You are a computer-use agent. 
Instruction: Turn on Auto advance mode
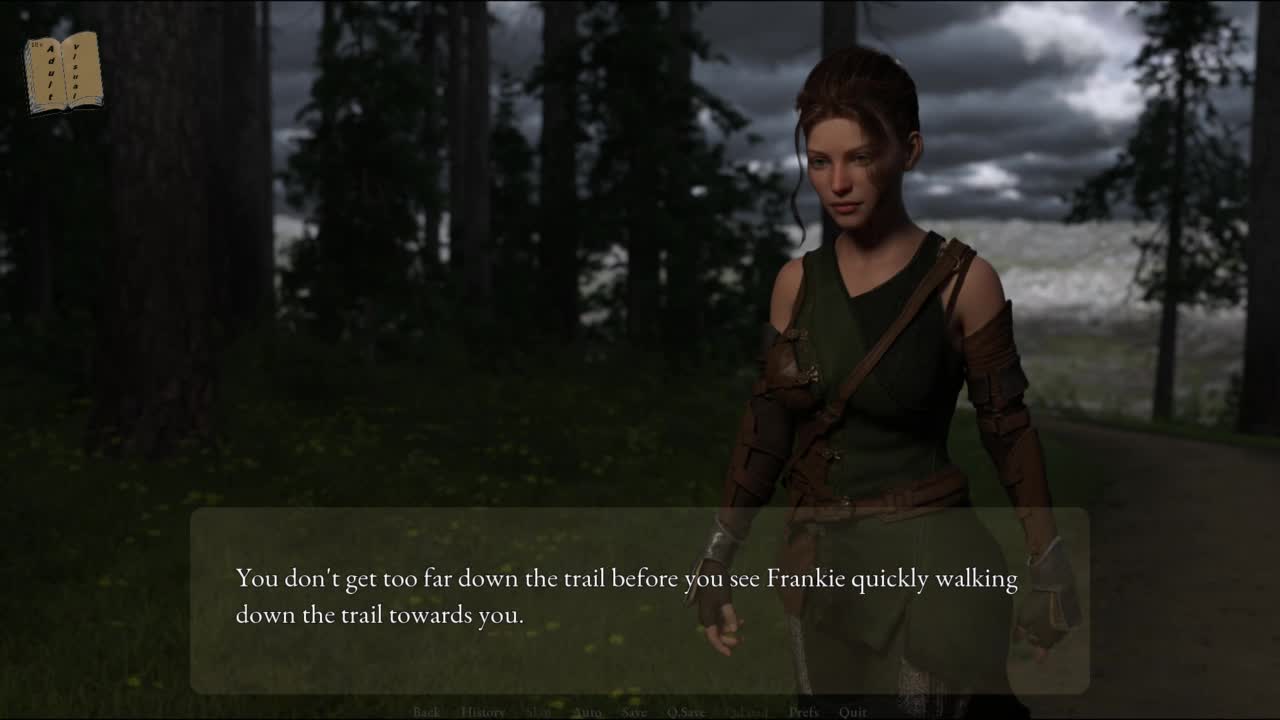587,712
